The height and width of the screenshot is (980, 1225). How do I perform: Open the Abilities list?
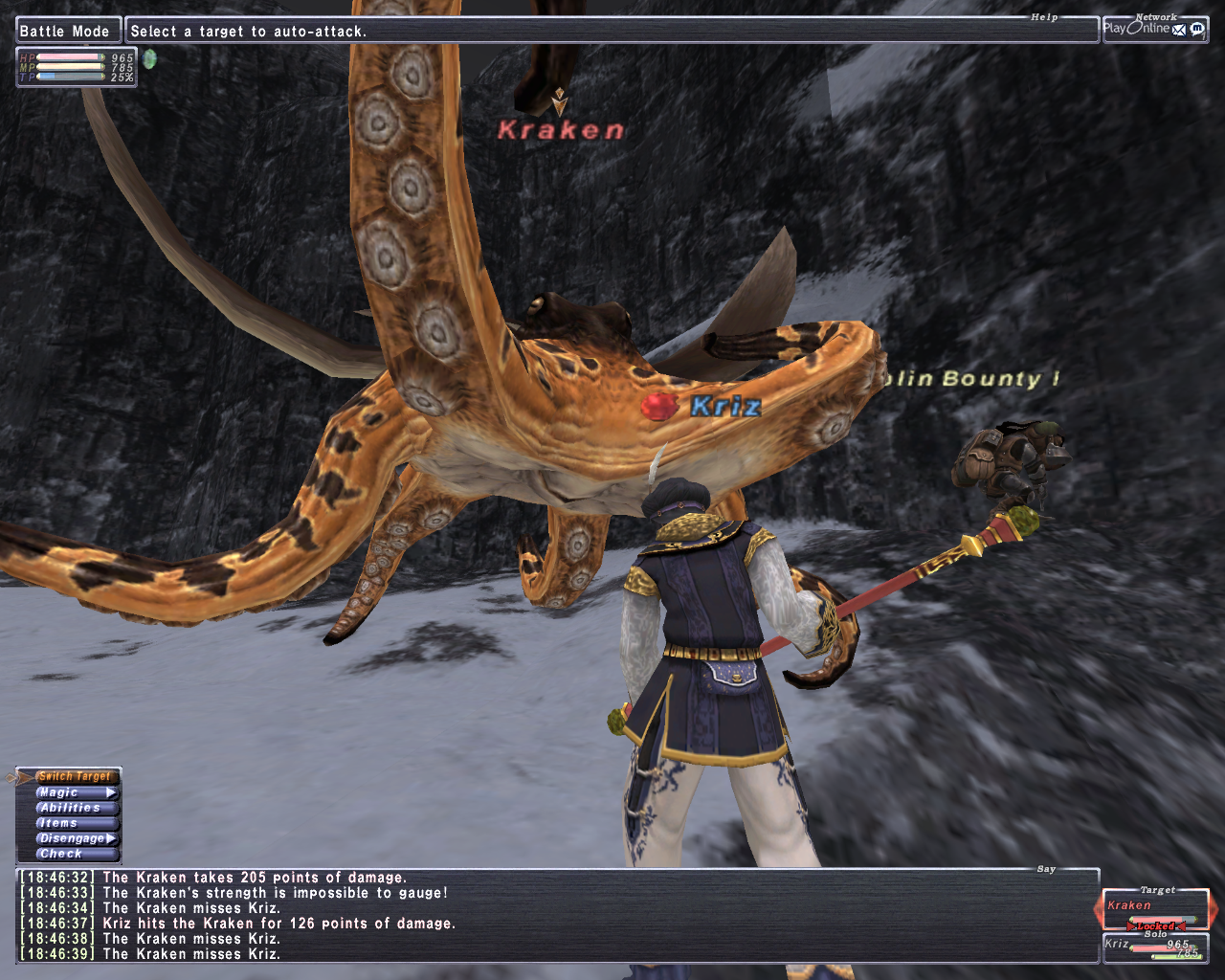coord(75,808)
